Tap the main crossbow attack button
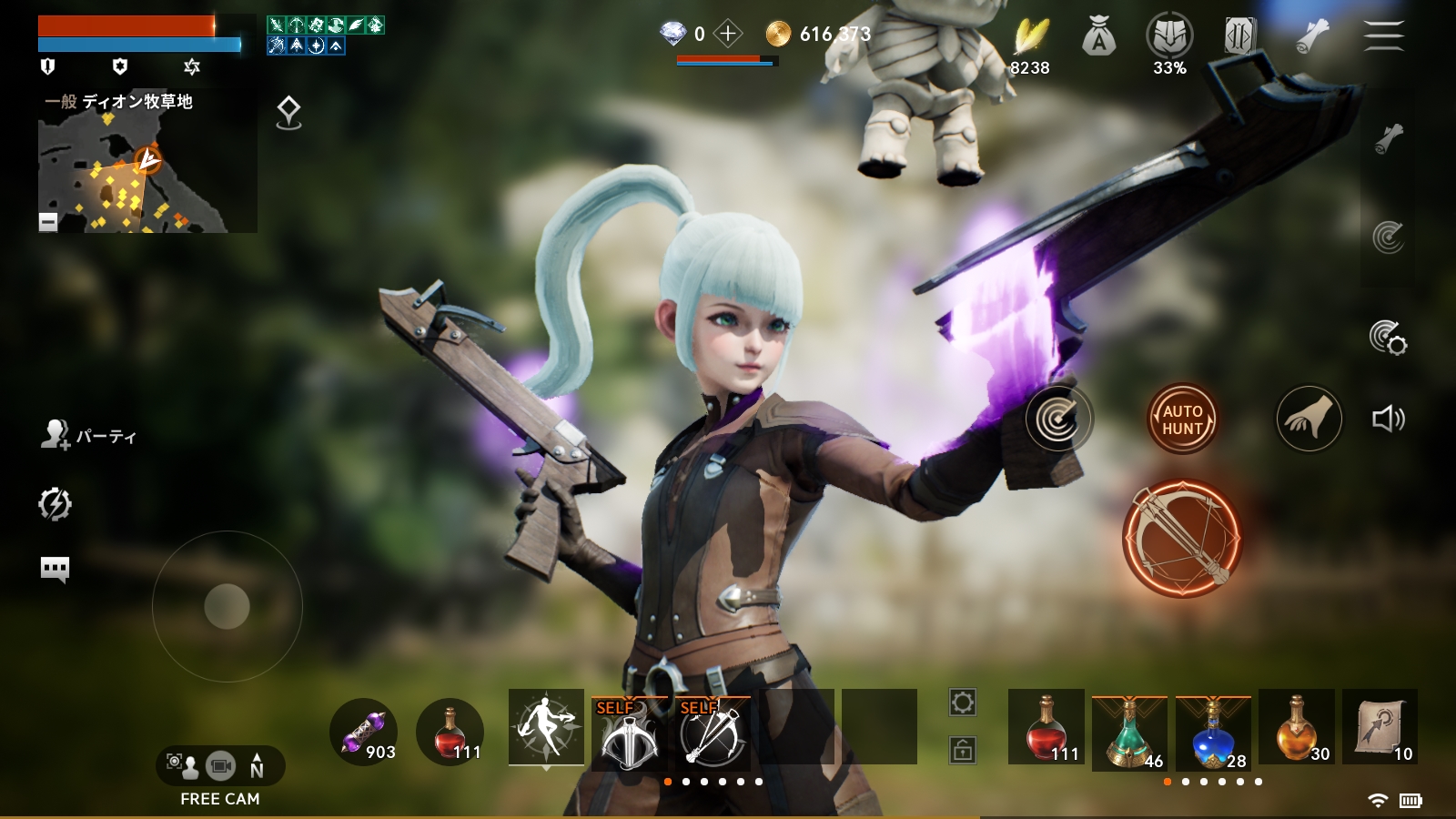The height and width of the screenshot is (819, 1456). click(1181, 539)
